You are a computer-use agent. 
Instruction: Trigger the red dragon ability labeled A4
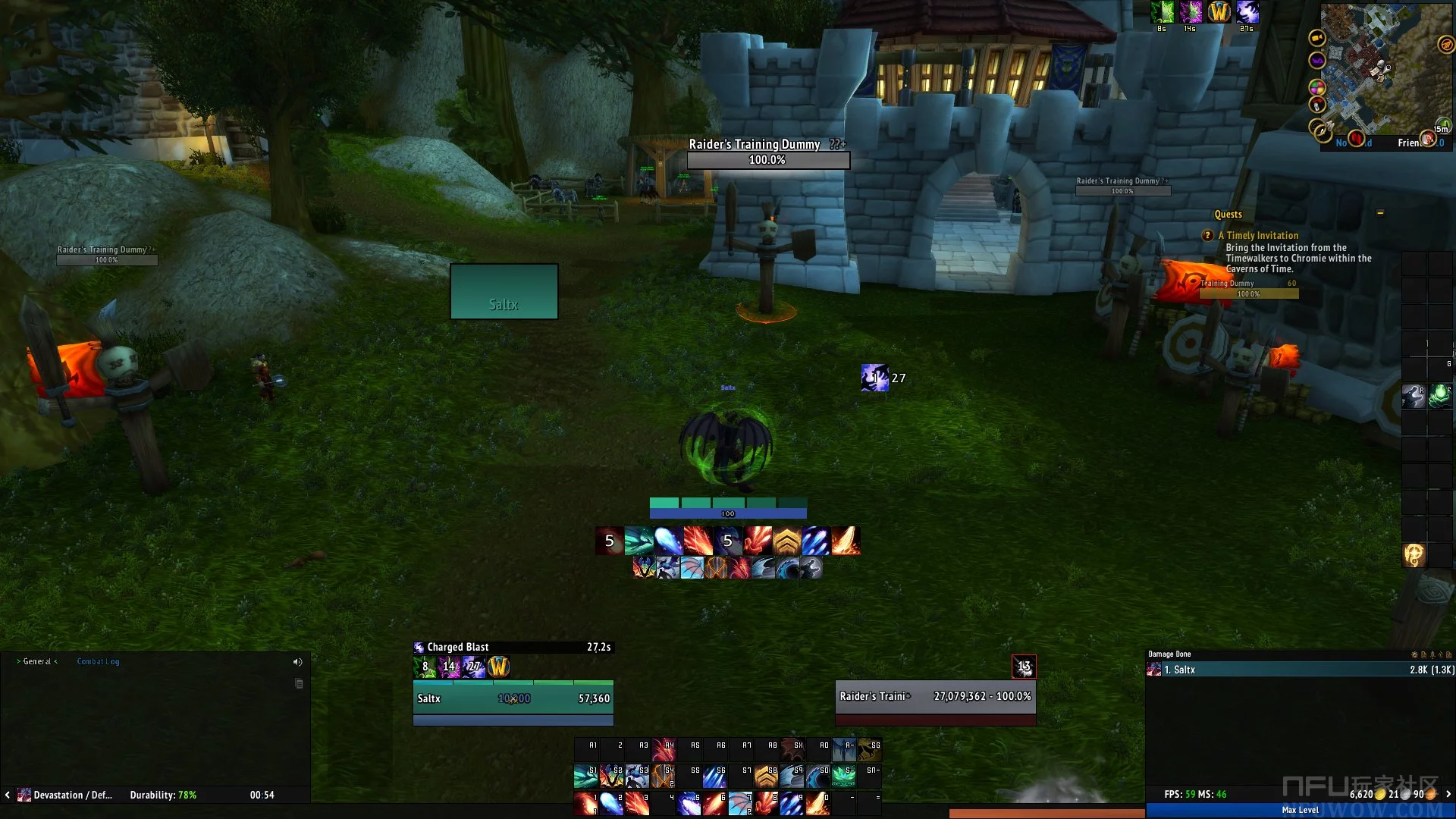tap(664, 750)
